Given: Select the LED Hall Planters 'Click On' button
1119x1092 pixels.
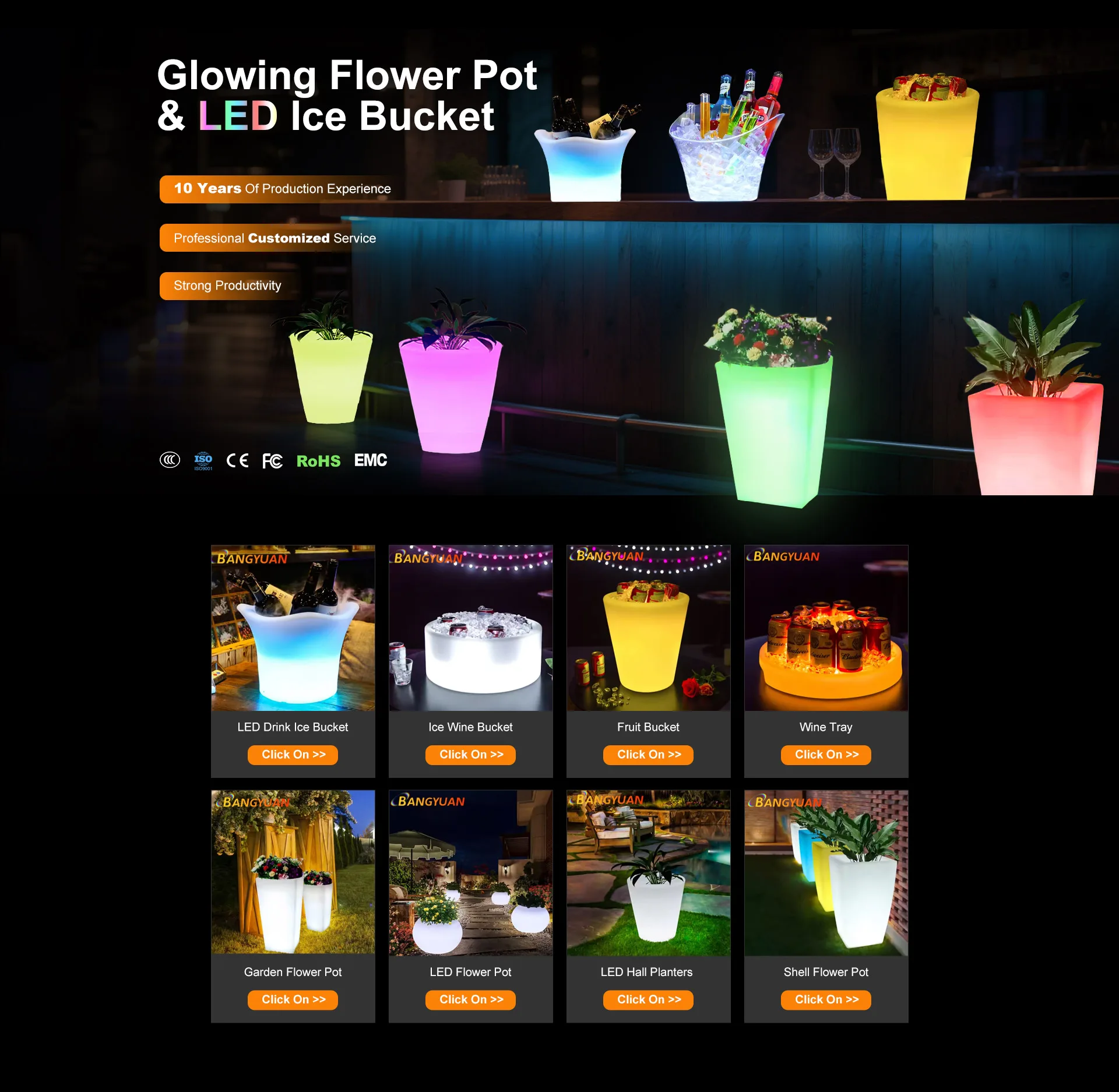Looking at the screenshot, I should pyautogui.click(x=648, y=999).
